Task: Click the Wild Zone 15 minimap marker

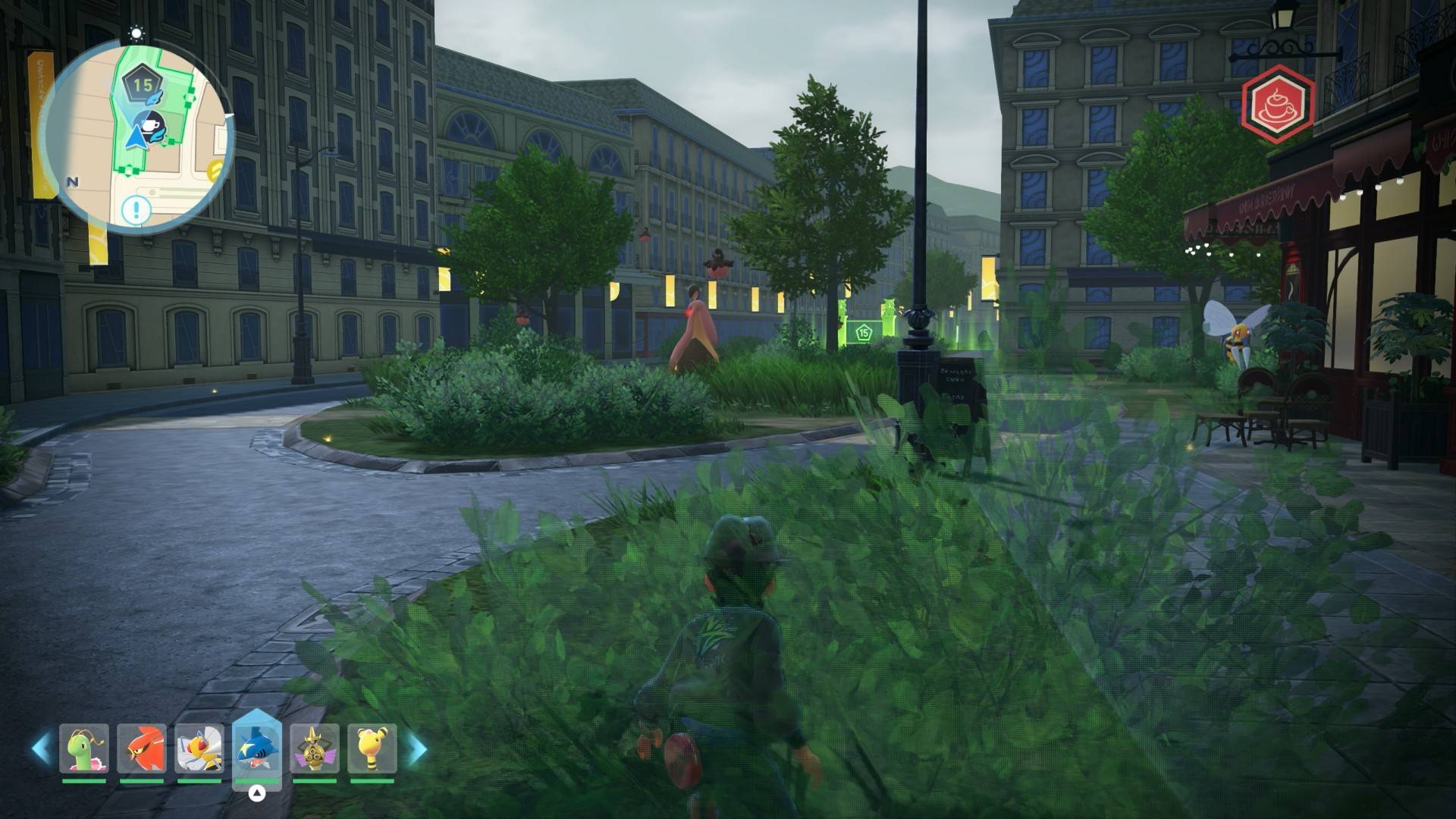Action: pos(143,85)
